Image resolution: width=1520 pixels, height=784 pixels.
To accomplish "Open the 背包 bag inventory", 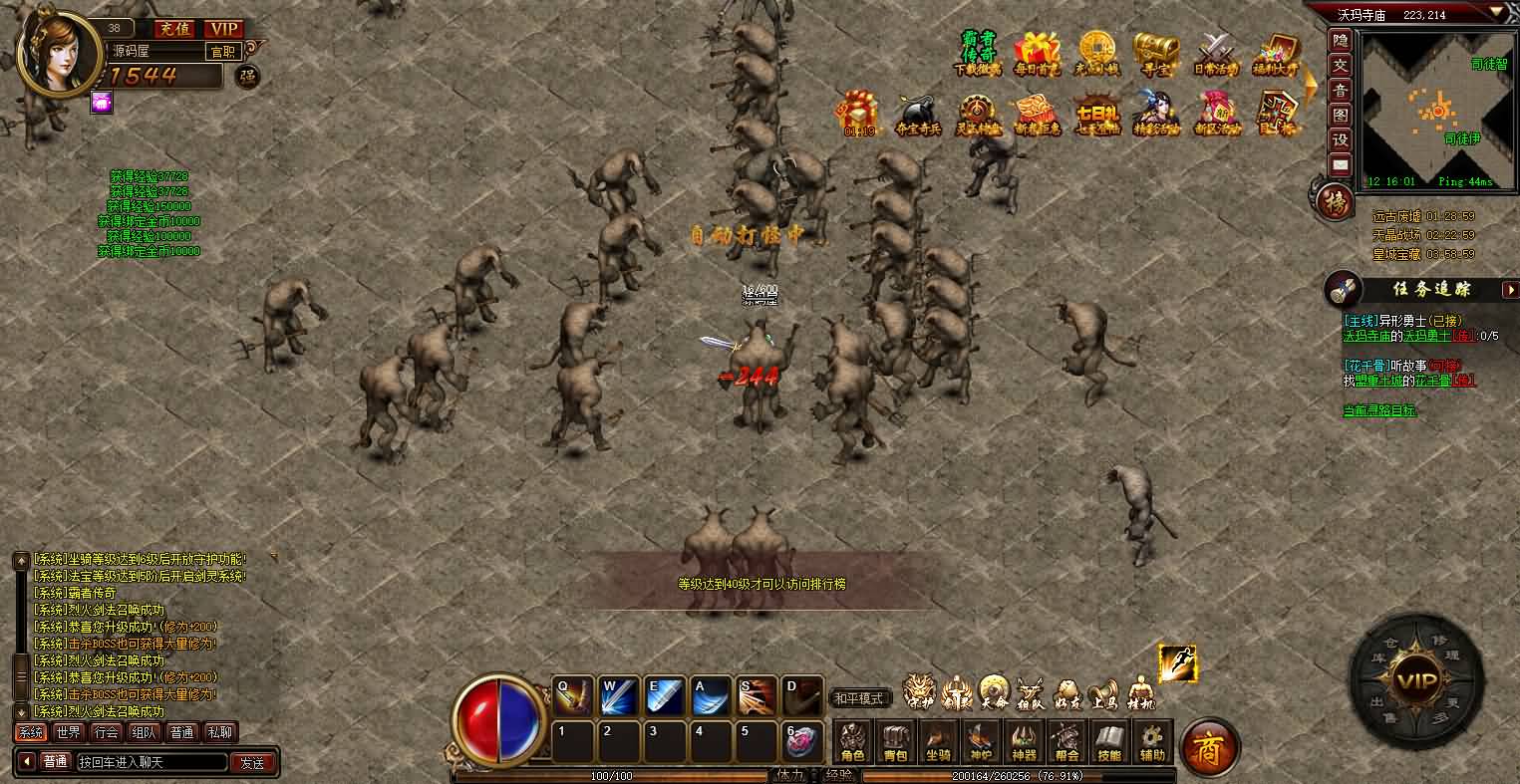I will pos(895,742).
